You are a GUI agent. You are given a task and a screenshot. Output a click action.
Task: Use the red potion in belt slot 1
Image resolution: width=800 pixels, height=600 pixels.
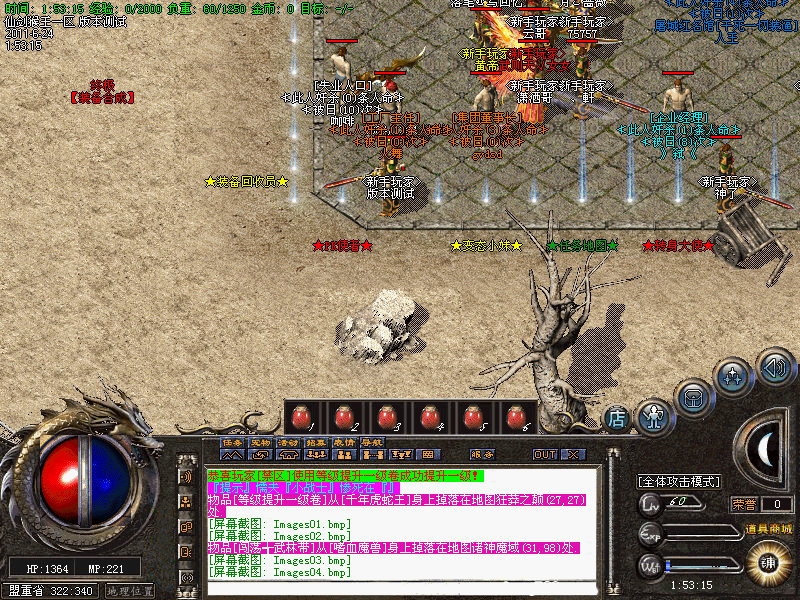coord(300,416)
